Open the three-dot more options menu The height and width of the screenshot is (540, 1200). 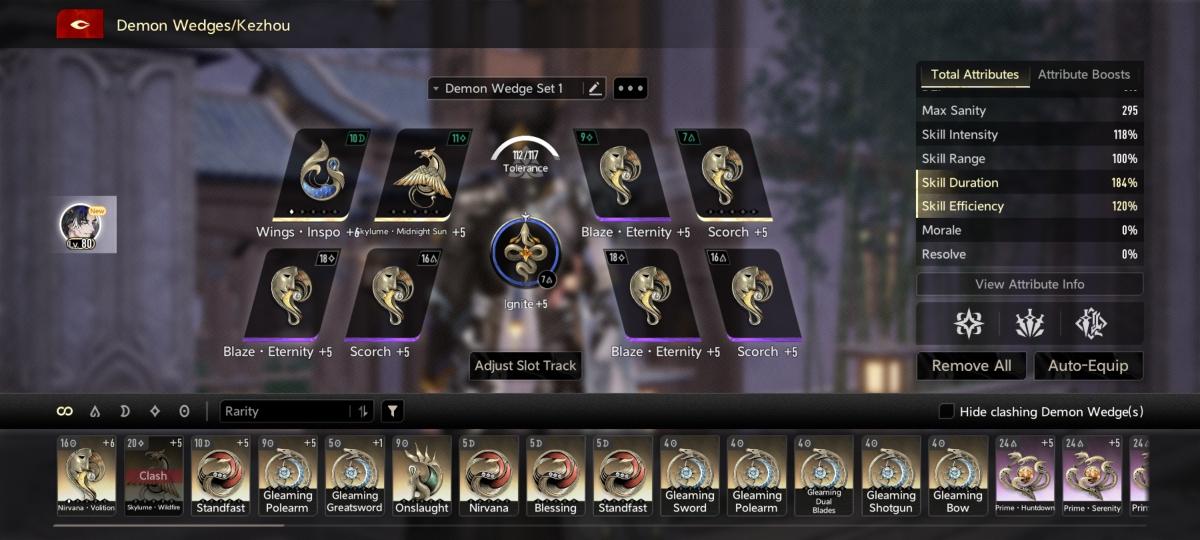[x=631, y=89]
